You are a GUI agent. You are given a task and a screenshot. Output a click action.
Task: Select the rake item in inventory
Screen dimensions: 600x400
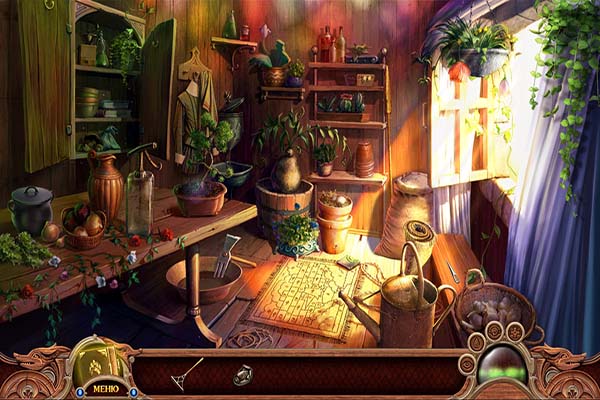pos(186,374)
